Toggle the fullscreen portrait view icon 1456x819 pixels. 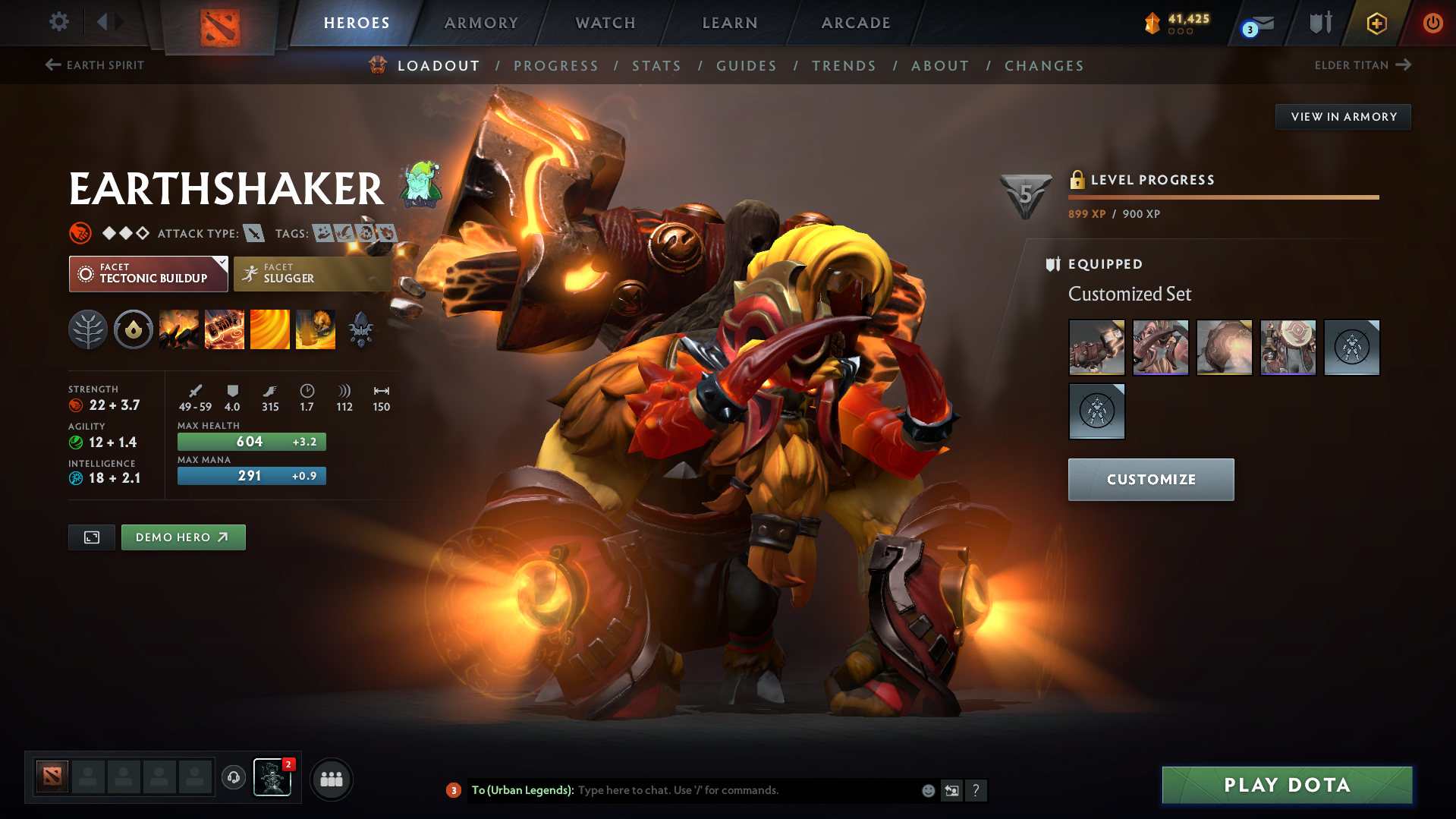tap(91, 537)
